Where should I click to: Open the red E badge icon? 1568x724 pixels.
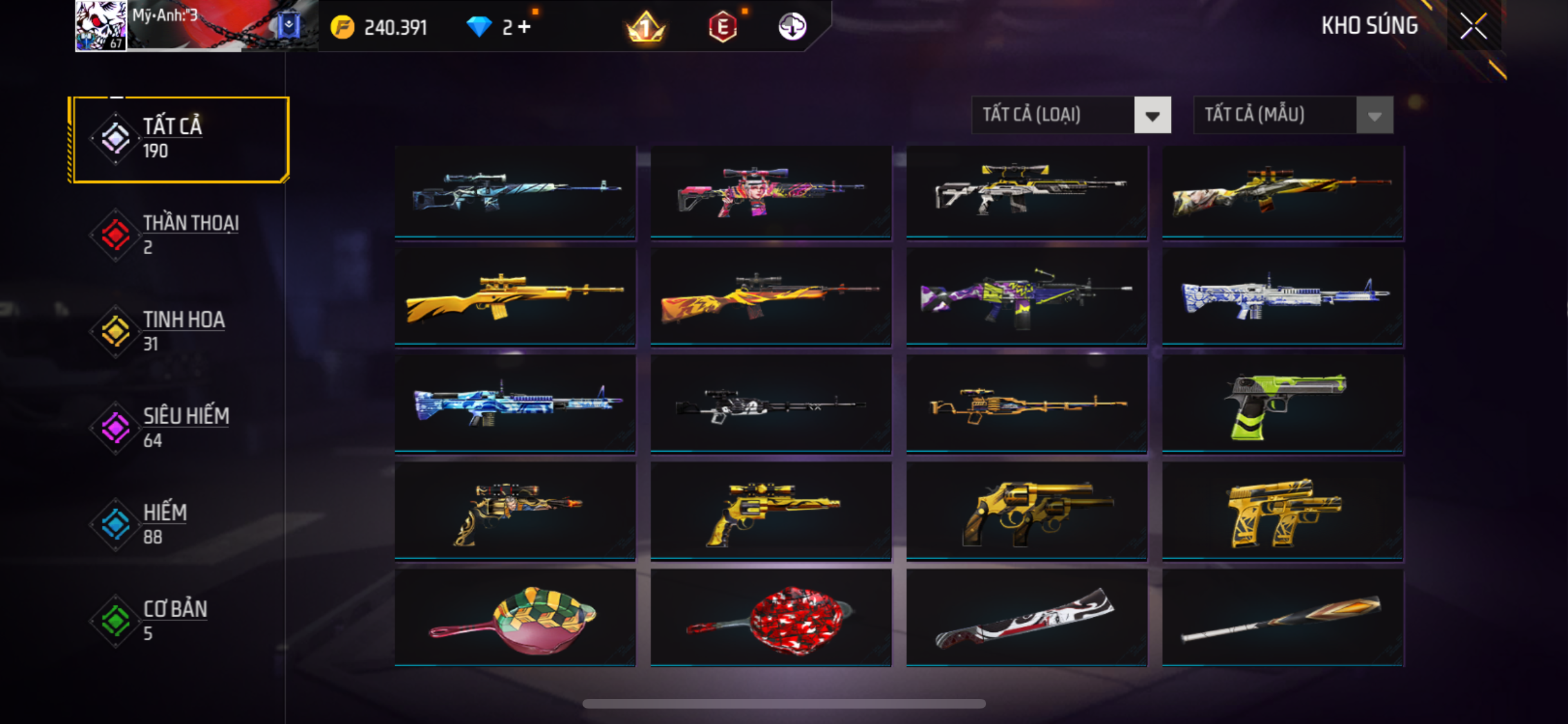pyautogui.click(x=723, y=27)
